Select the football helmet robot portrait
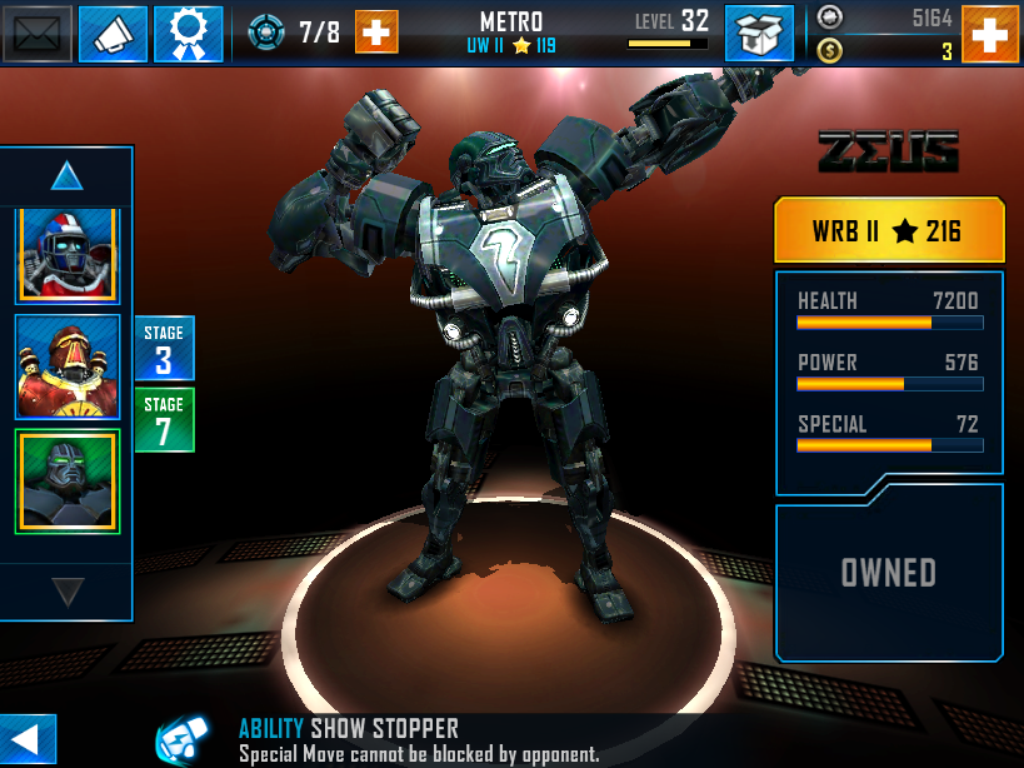The height and width of the screenshot is (768, 1024). pyautogui.click(x=67, y=256)
